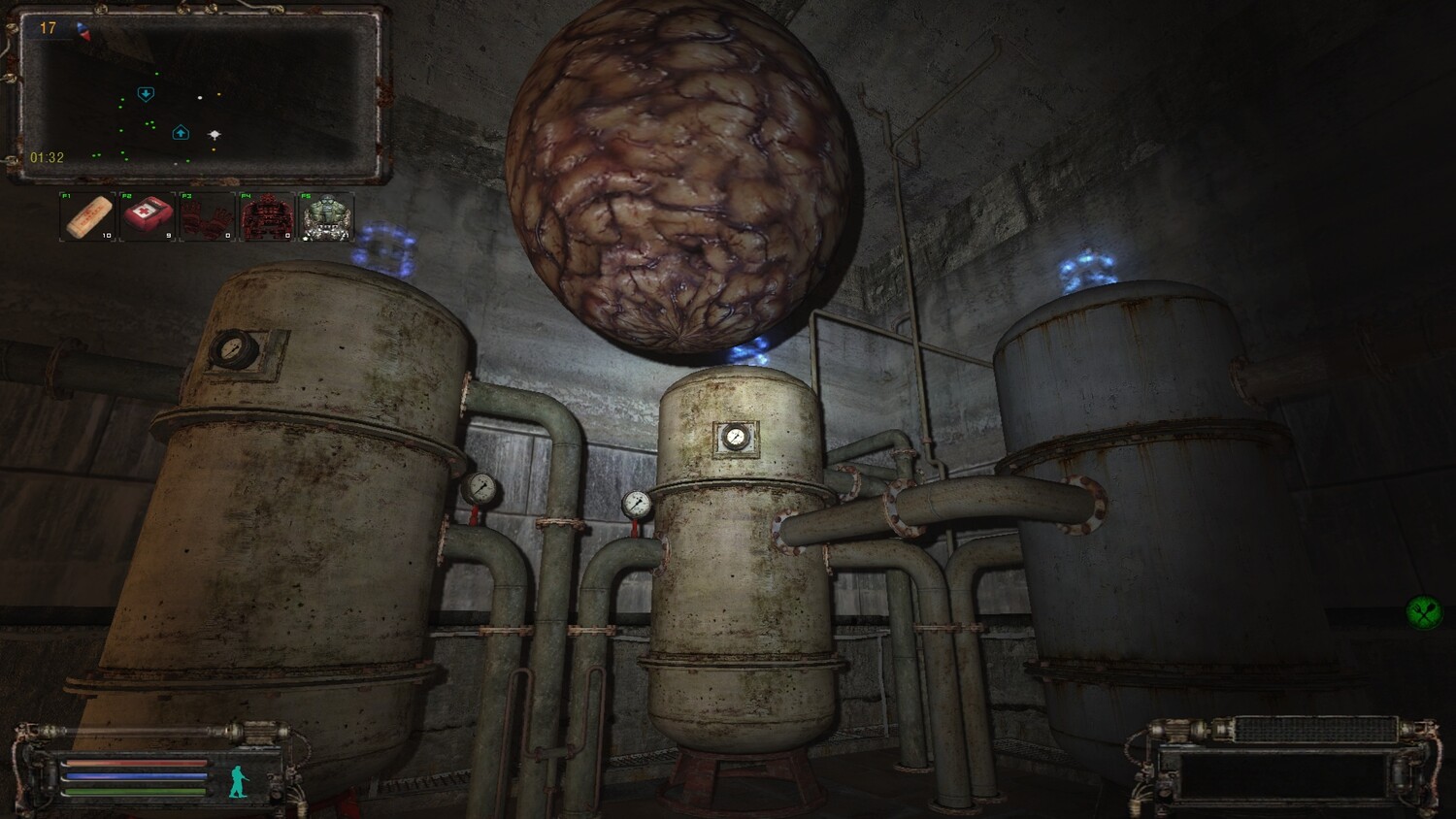
Task: Click the white player marker on the minimap
Action: pos(215,135)
